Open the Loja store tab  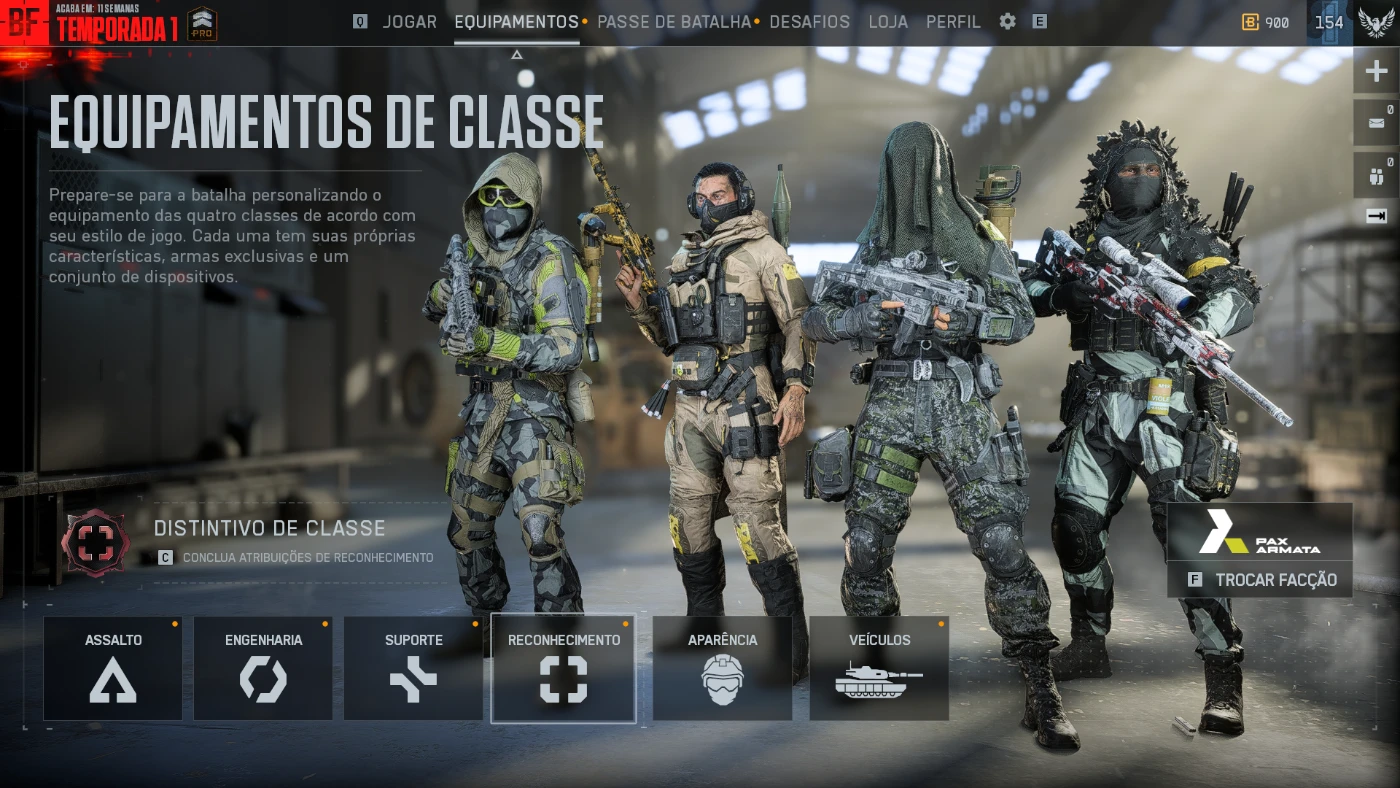pyautogui.click(x=888, y=22)
